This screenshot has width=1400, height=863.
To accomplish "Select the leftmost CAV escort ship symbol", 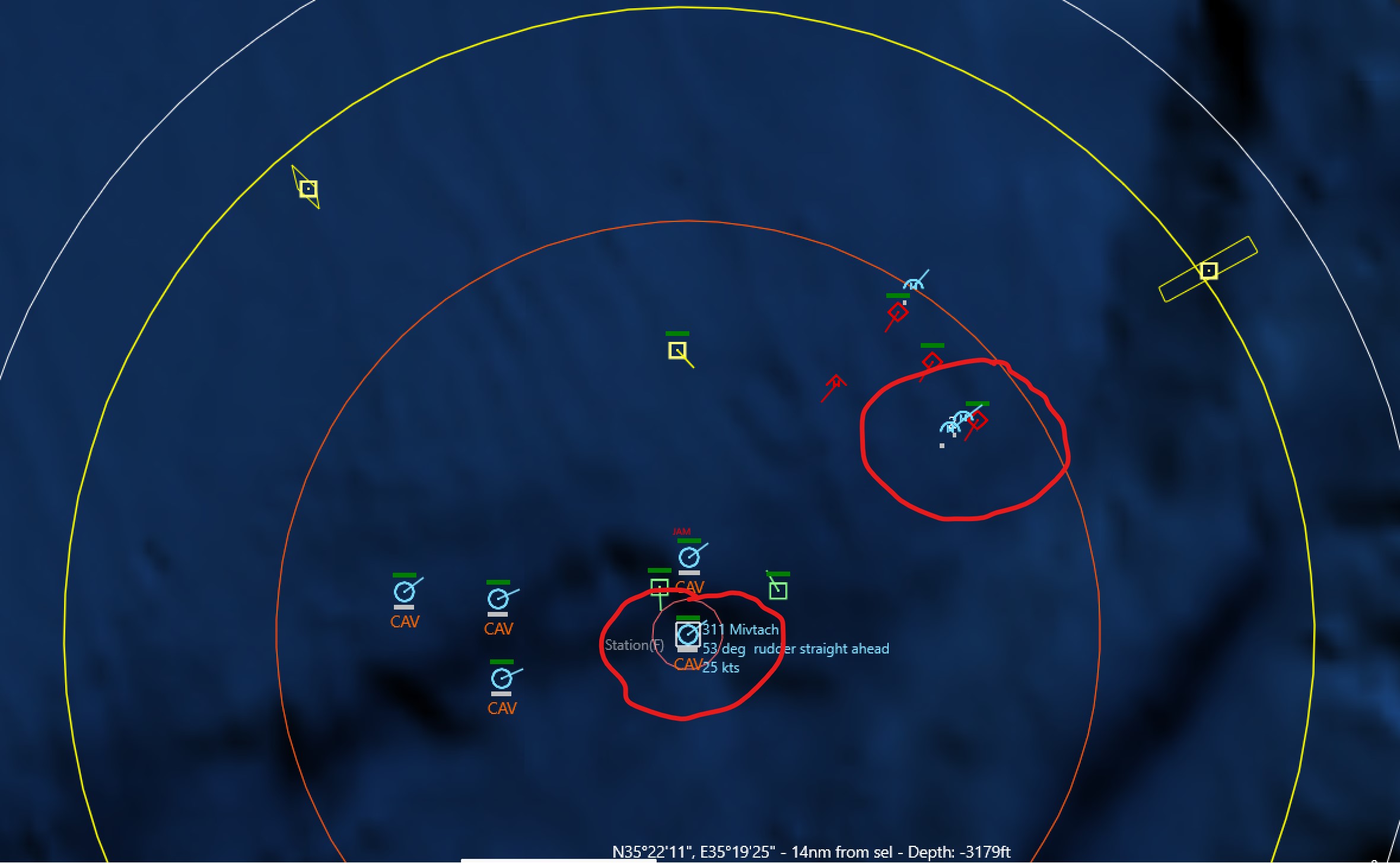I will 405,591.
